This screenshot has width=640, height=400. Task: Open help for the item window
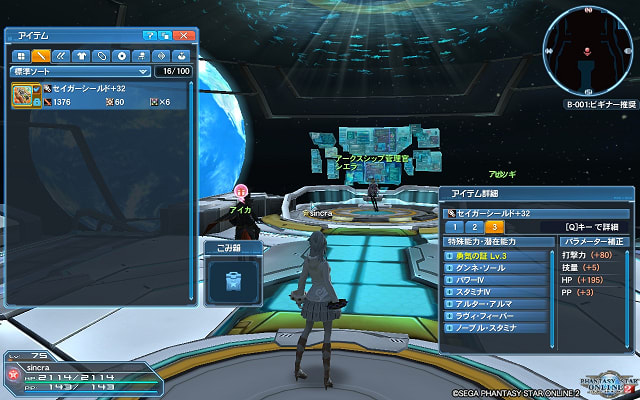148,36
